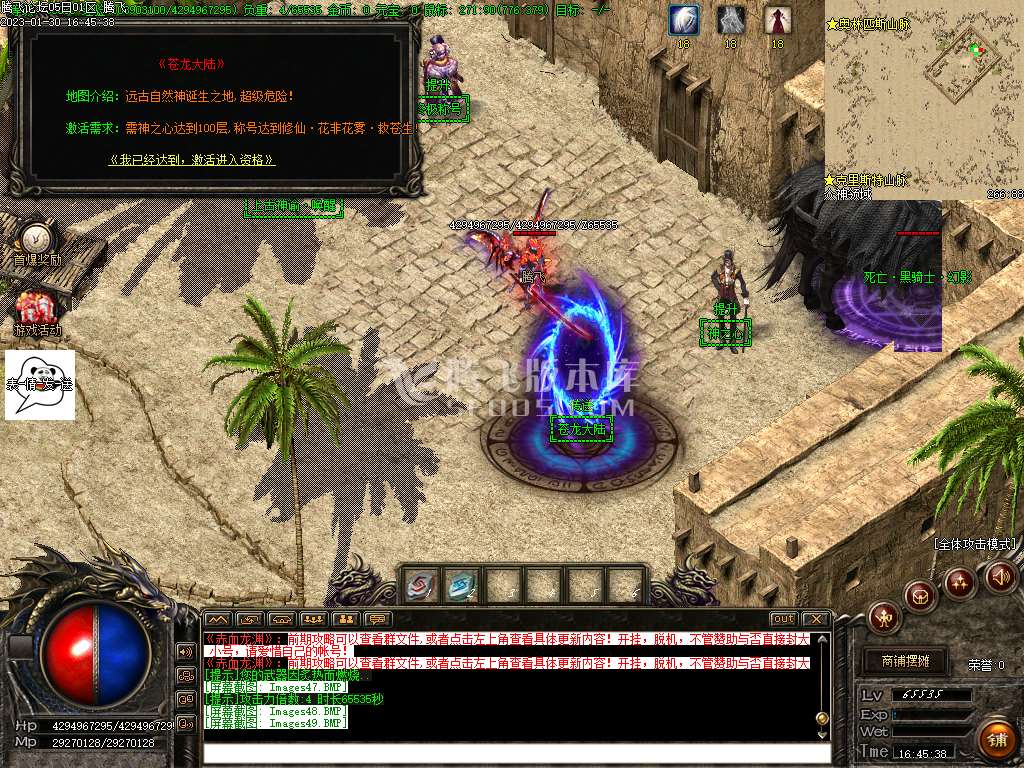Click the speech bubble chat tab
The width and height of the screenshot is (1024, 768).
tap(377, 620)
